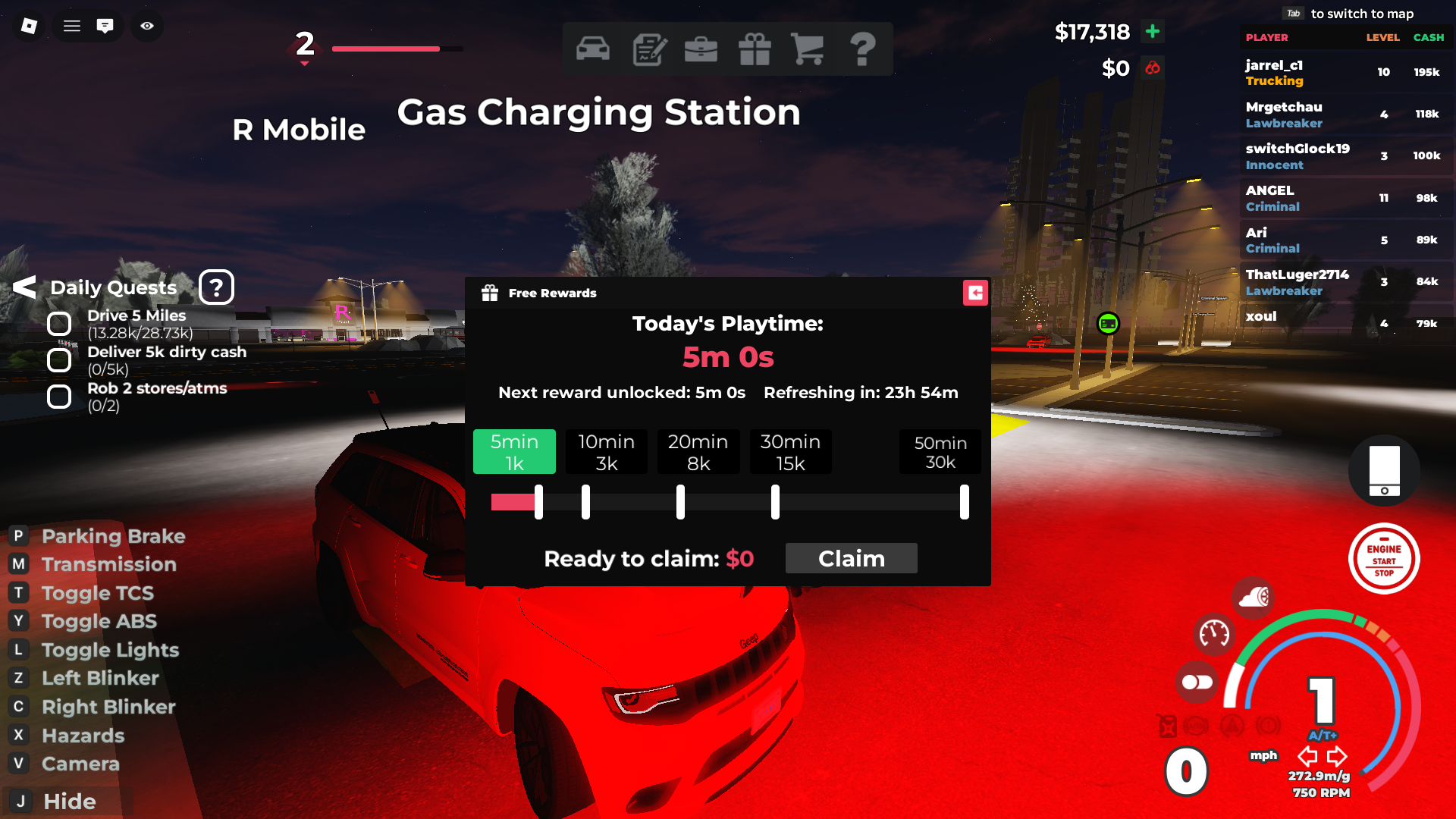This screenshot has width=1456, height=819.
Task: Collapse the Daily Quests panel arrow
Action: click(24, 287)
